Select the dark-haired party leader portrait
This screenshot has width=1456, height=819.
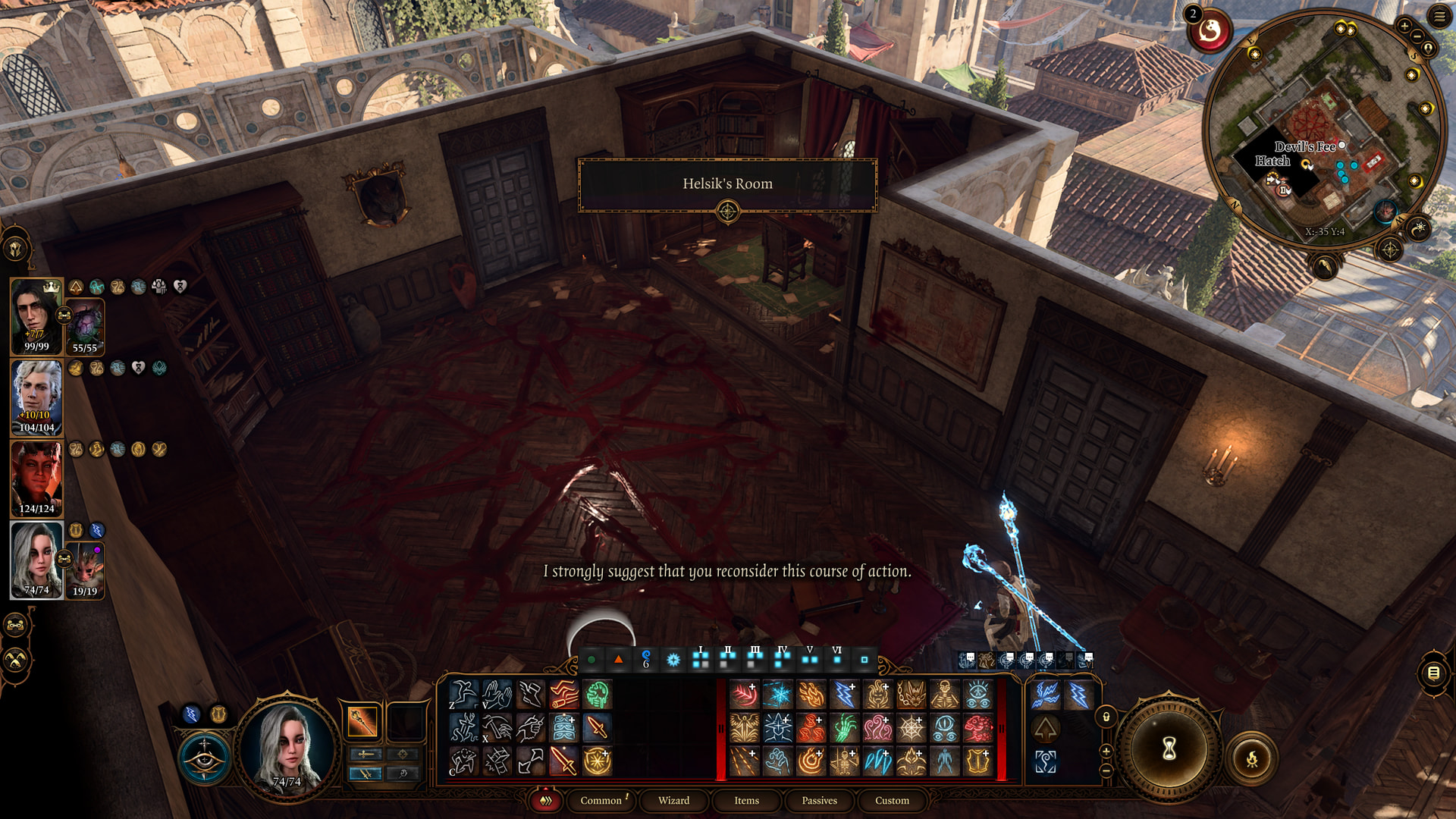36,315
